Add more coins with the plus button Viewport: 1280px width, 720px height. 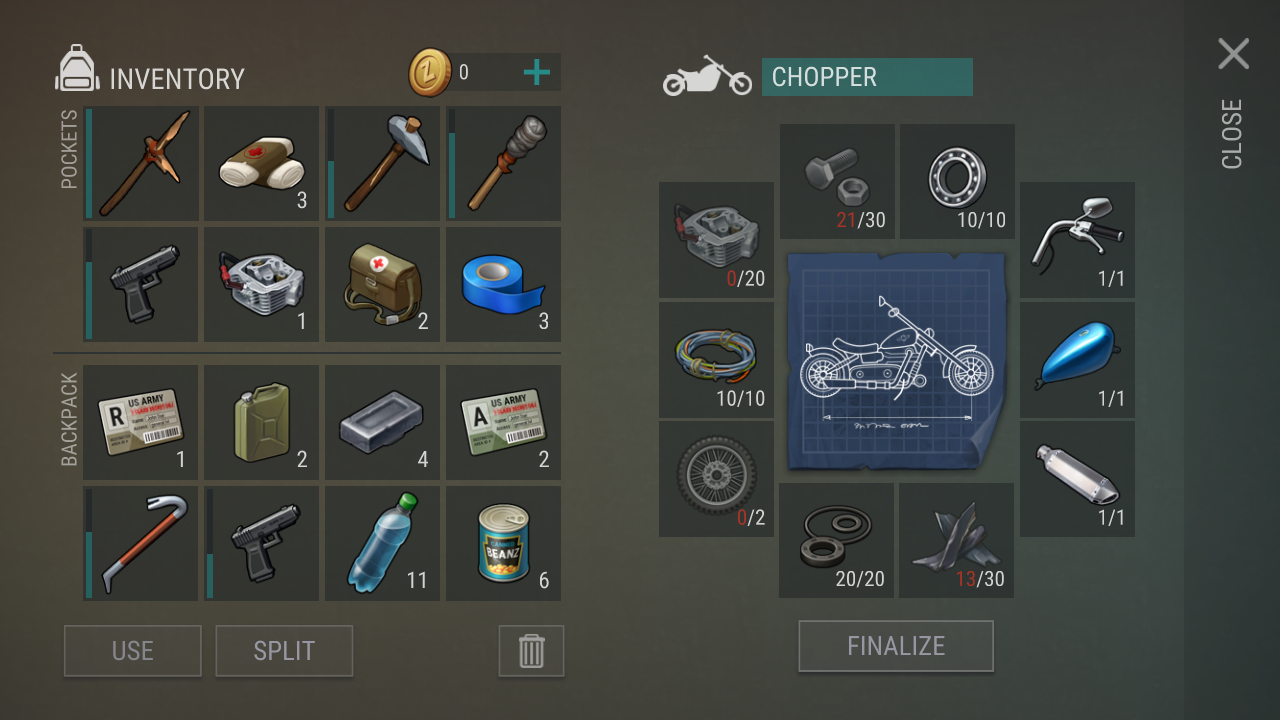coord(537,72)
